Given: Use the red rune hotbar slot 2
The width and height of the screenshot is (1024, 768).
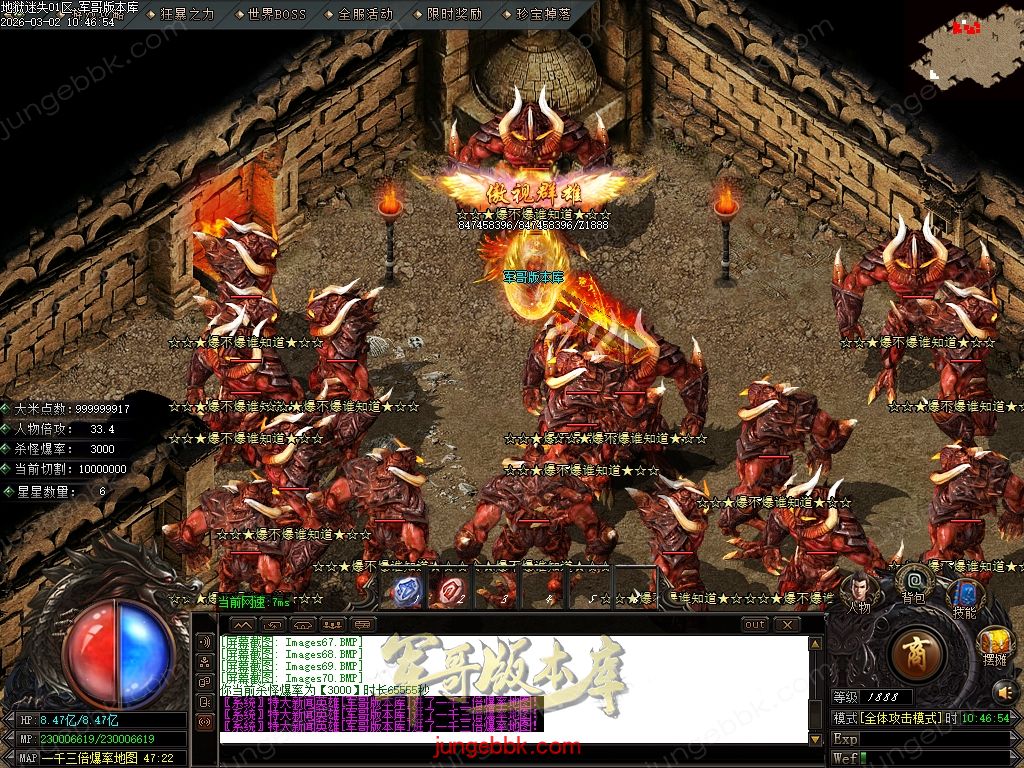Looking at the screenshot, I should (x=449, y=590).
